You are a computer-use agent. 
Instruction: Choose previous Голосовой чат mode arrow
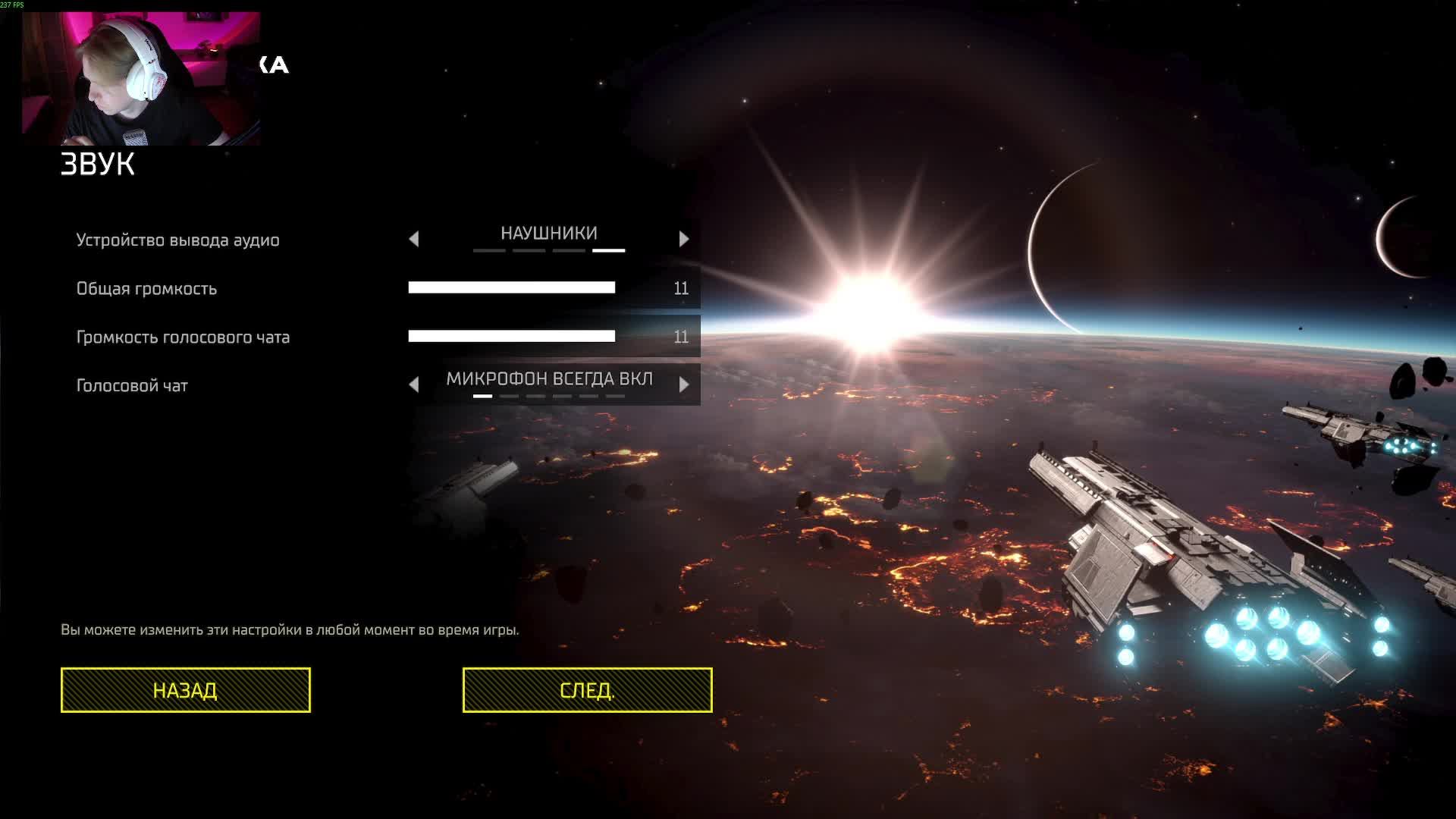tap(414, 385)
